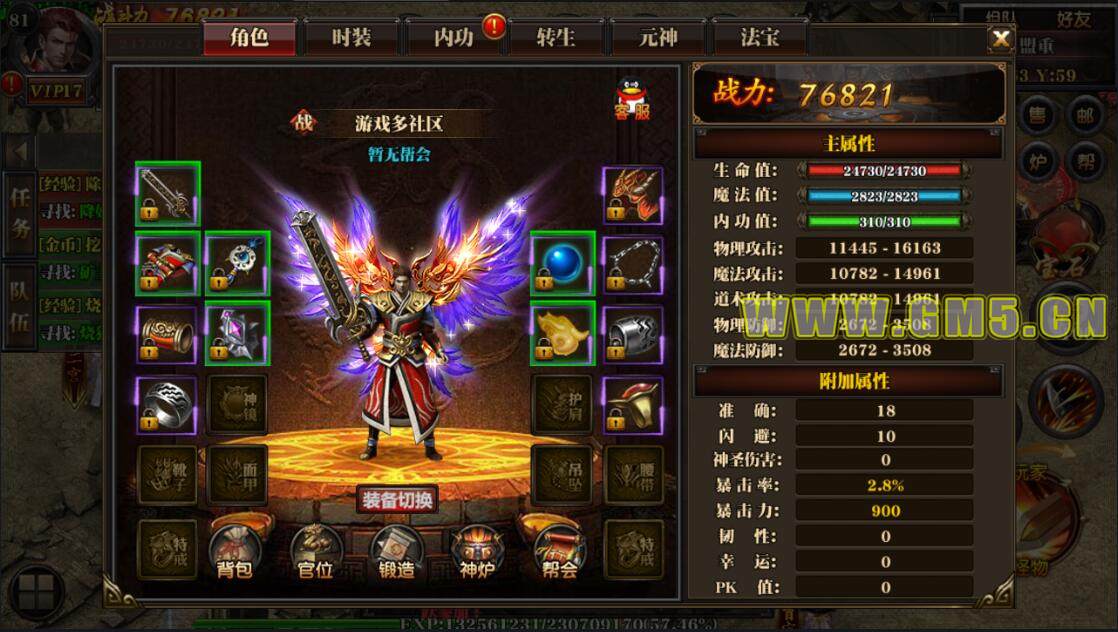This screenshot has height=632, width=1118.
Task: Select the red armor equipment slot
Action: [167, 264]
